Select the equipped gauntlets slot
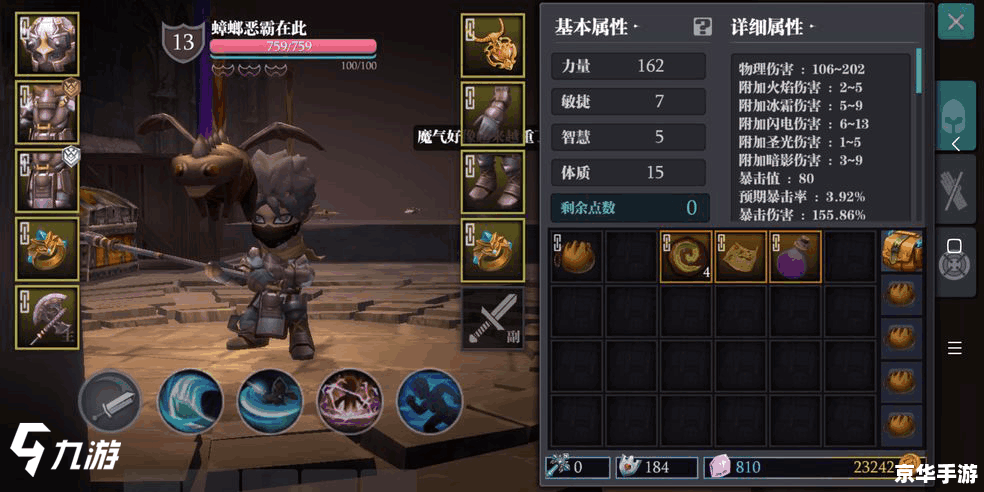This screenshot has height=492, width=984. [493, 113]
